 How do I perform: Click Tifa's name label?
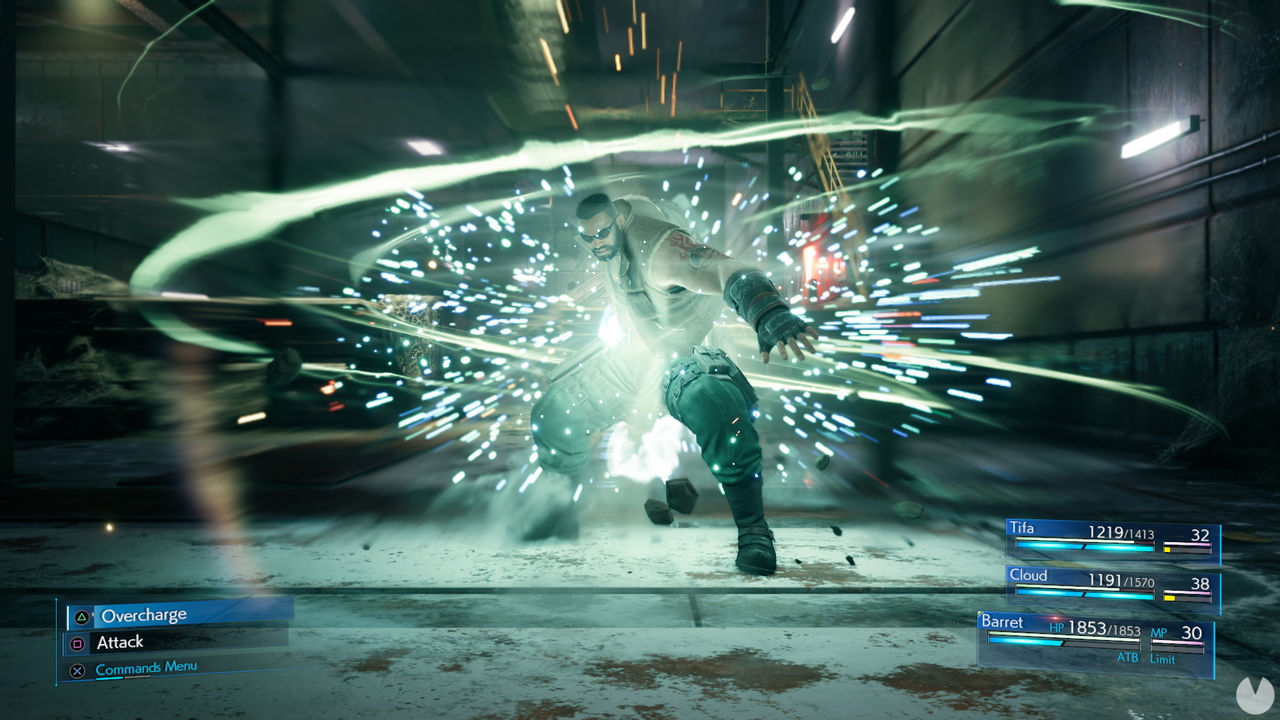[1022, 527]
